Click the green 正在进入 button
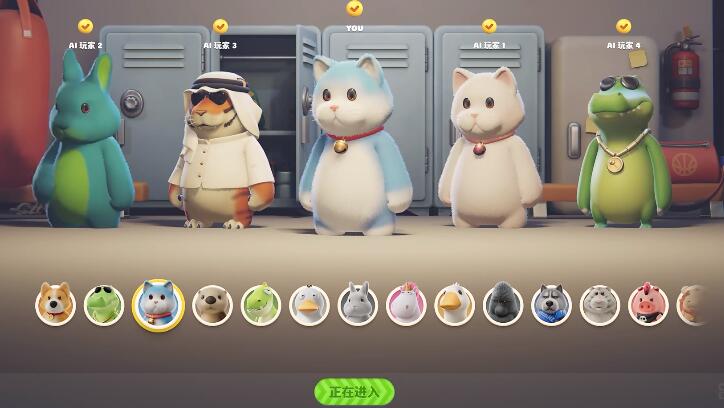This screenshot has width=724, height=408. click(x=354, y=391)
